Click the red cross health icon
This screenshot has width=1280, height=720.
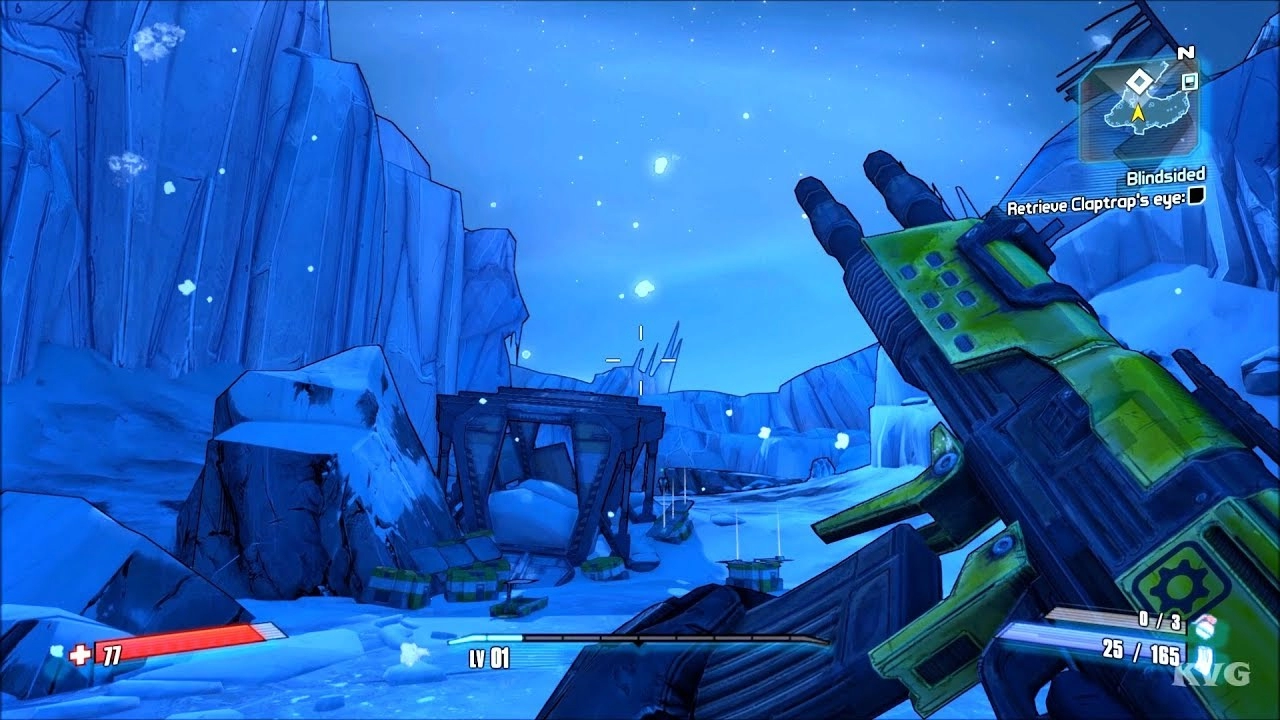pos(80,655)
